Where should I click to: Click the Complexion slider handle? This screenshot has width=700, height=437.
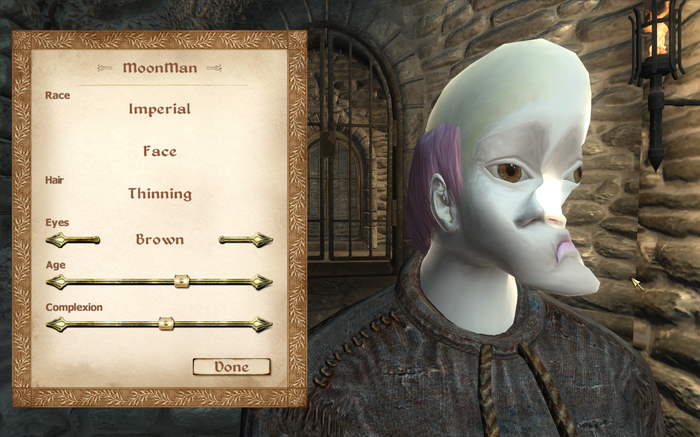click(167, 324)
